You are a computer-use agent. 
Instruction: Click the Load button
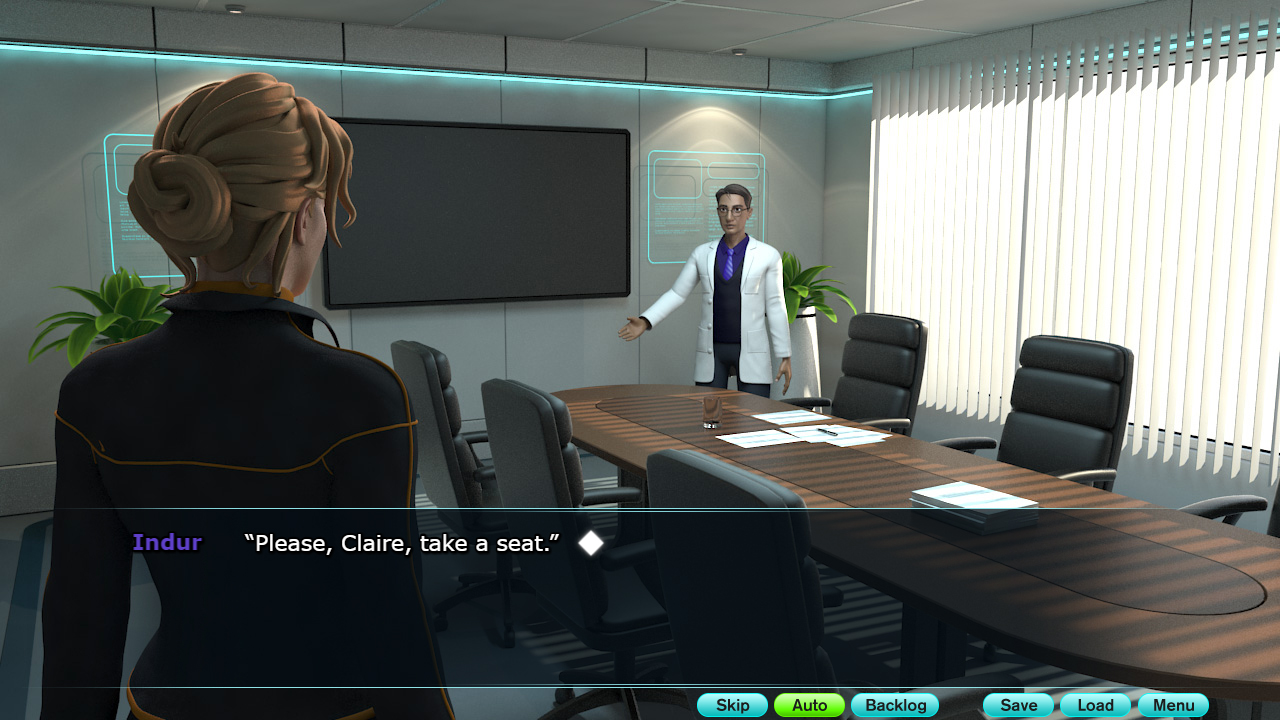pyautogui.click(x=1094, y=705)
